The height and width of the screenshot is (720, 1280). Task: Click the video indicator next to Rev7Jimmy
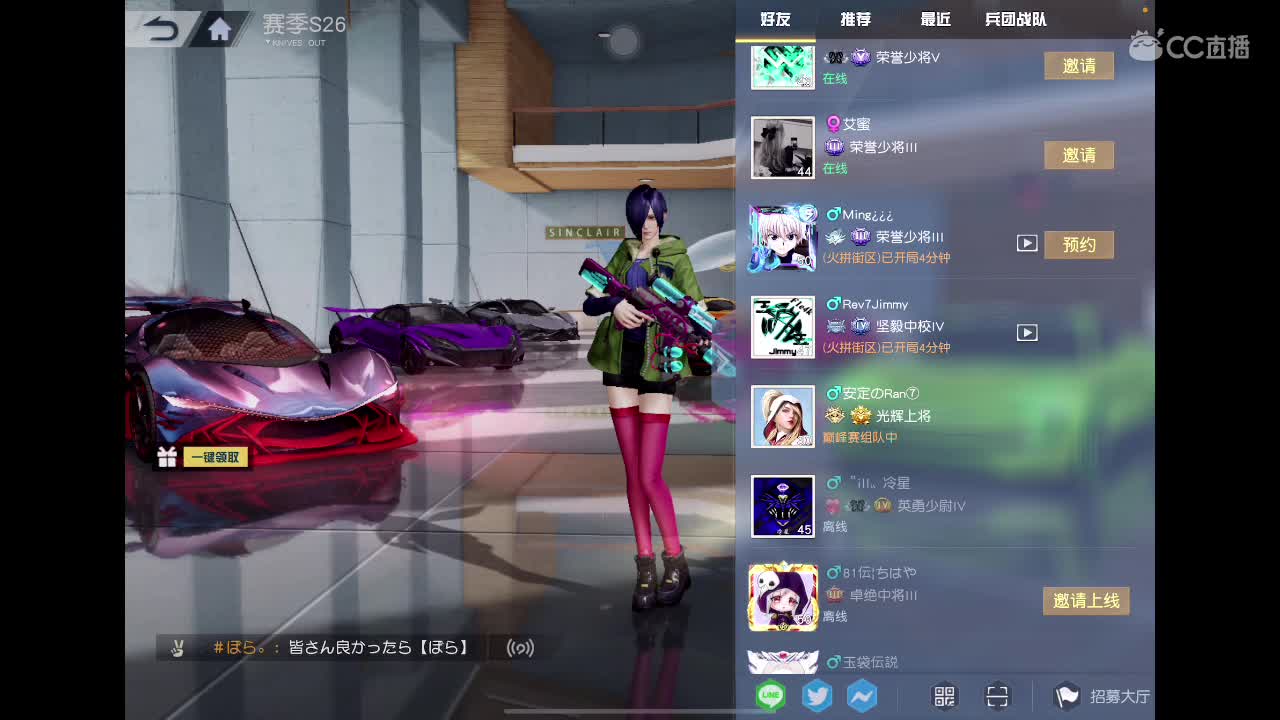coord(1026,332)
